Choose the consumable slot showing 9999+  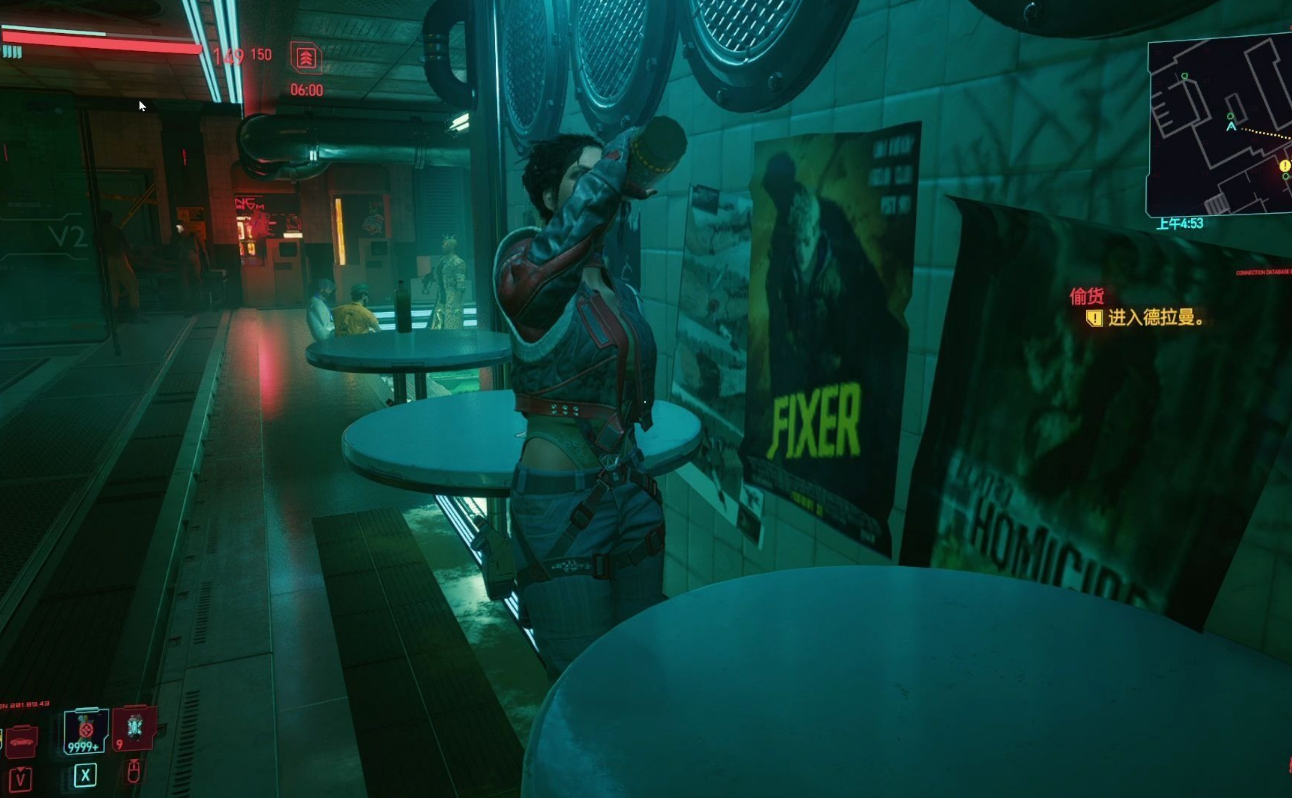[85, 731]
